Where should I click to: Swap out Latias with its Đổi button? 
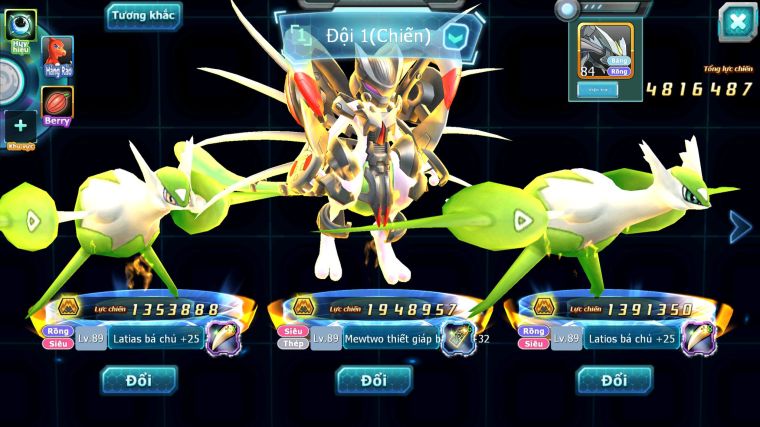click(x=139, y=380)
